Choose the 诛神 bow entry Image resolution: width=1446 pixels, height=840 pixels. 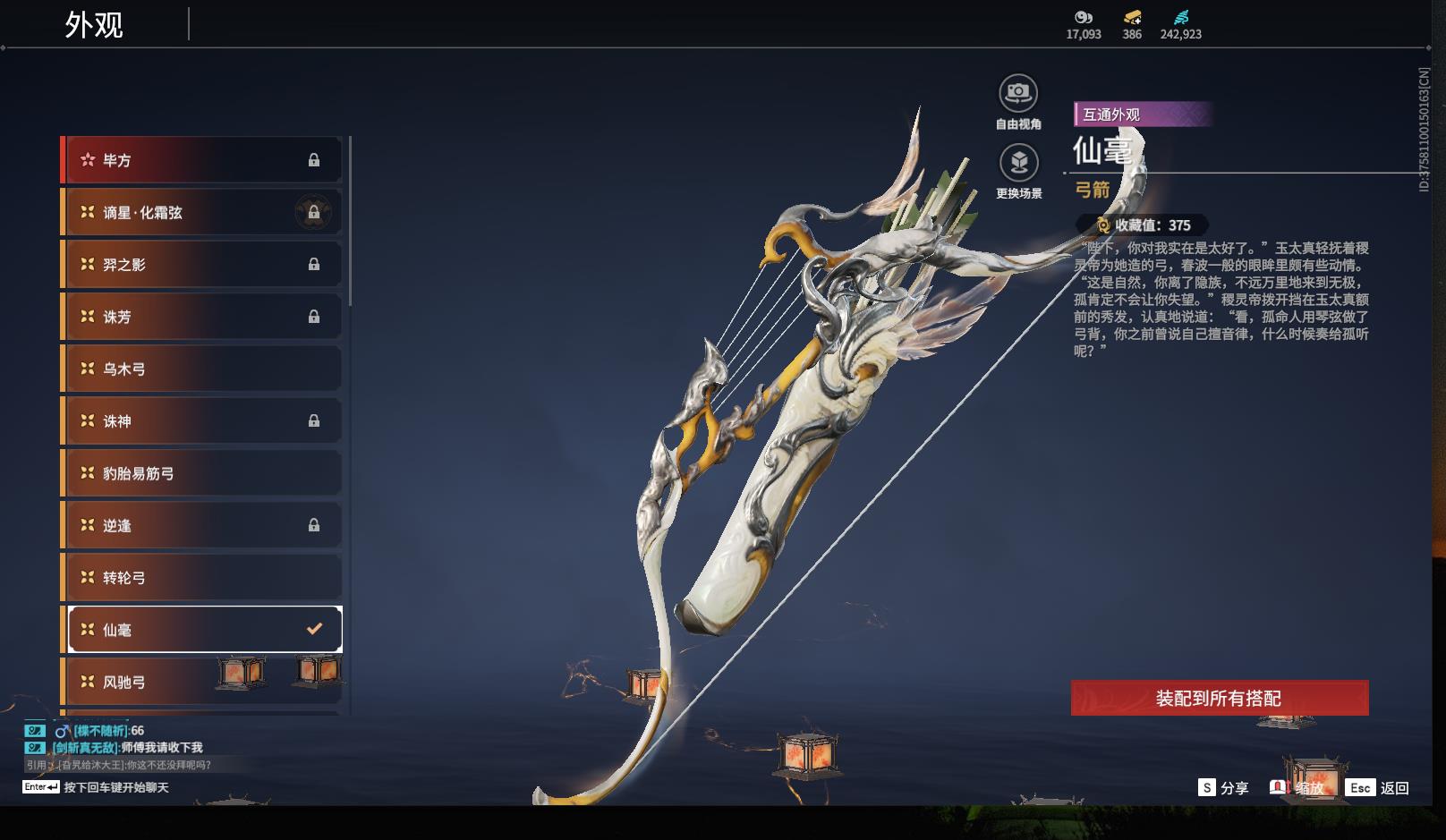pyautogui.click(x=202, y=420)
